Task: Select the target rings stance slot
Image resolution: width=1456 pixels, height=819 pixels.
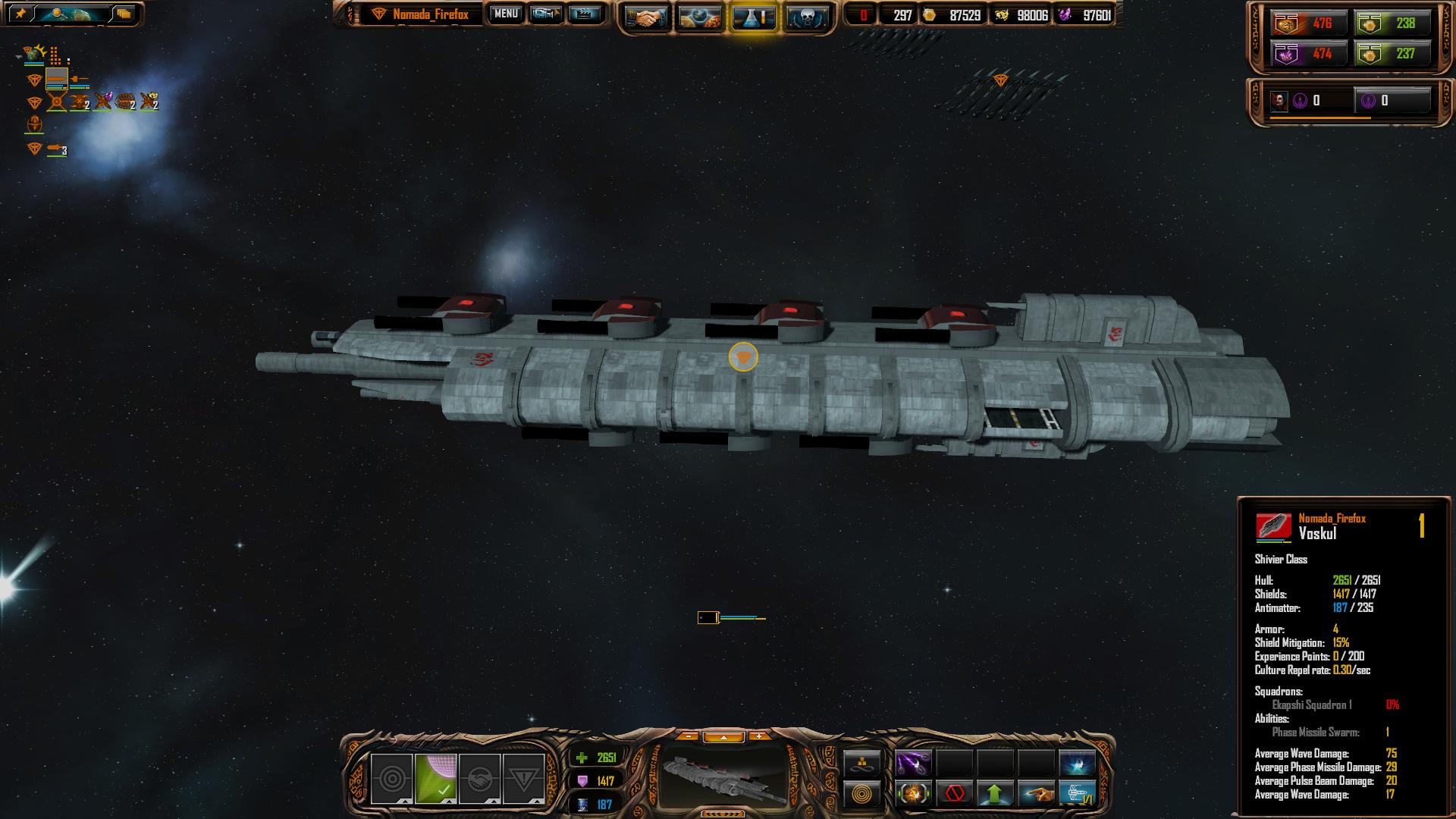Action: (x=392, y=779)
